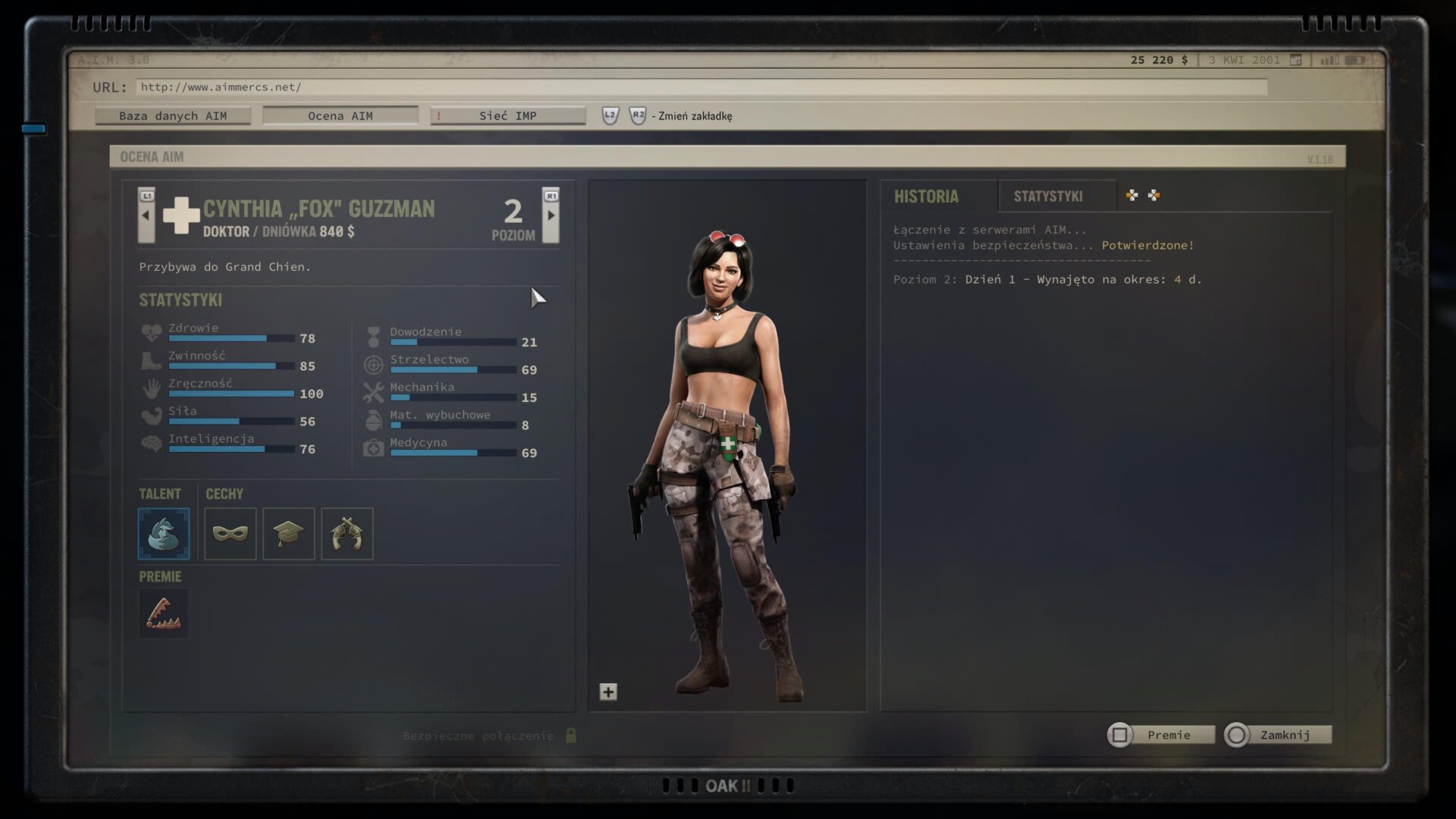Switch to the Historia tab
This screenshot has width=1456, height=819.
tap(926, 196)
